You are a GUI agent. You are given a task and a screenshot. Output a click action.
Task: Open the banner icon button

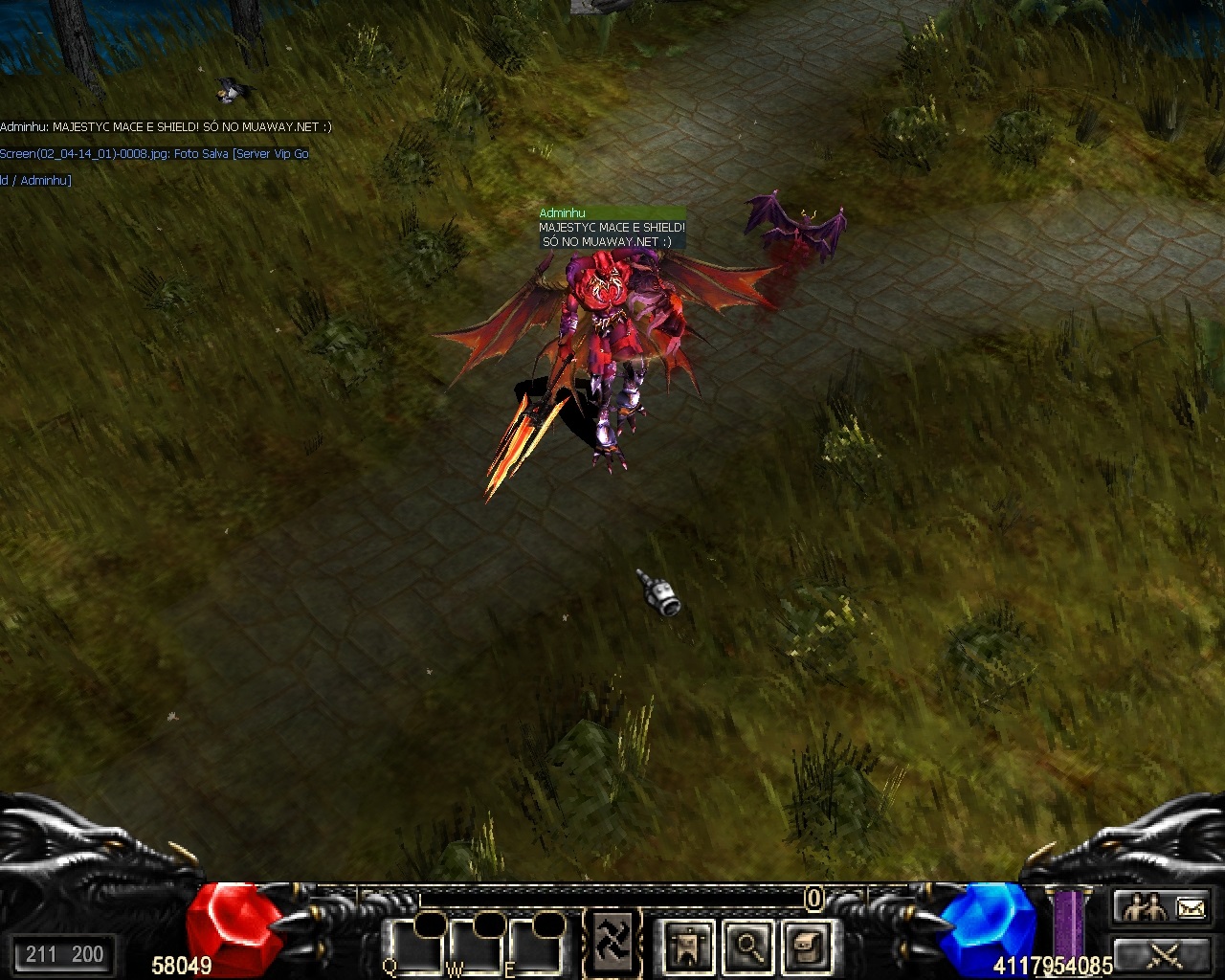coord(687,946)
